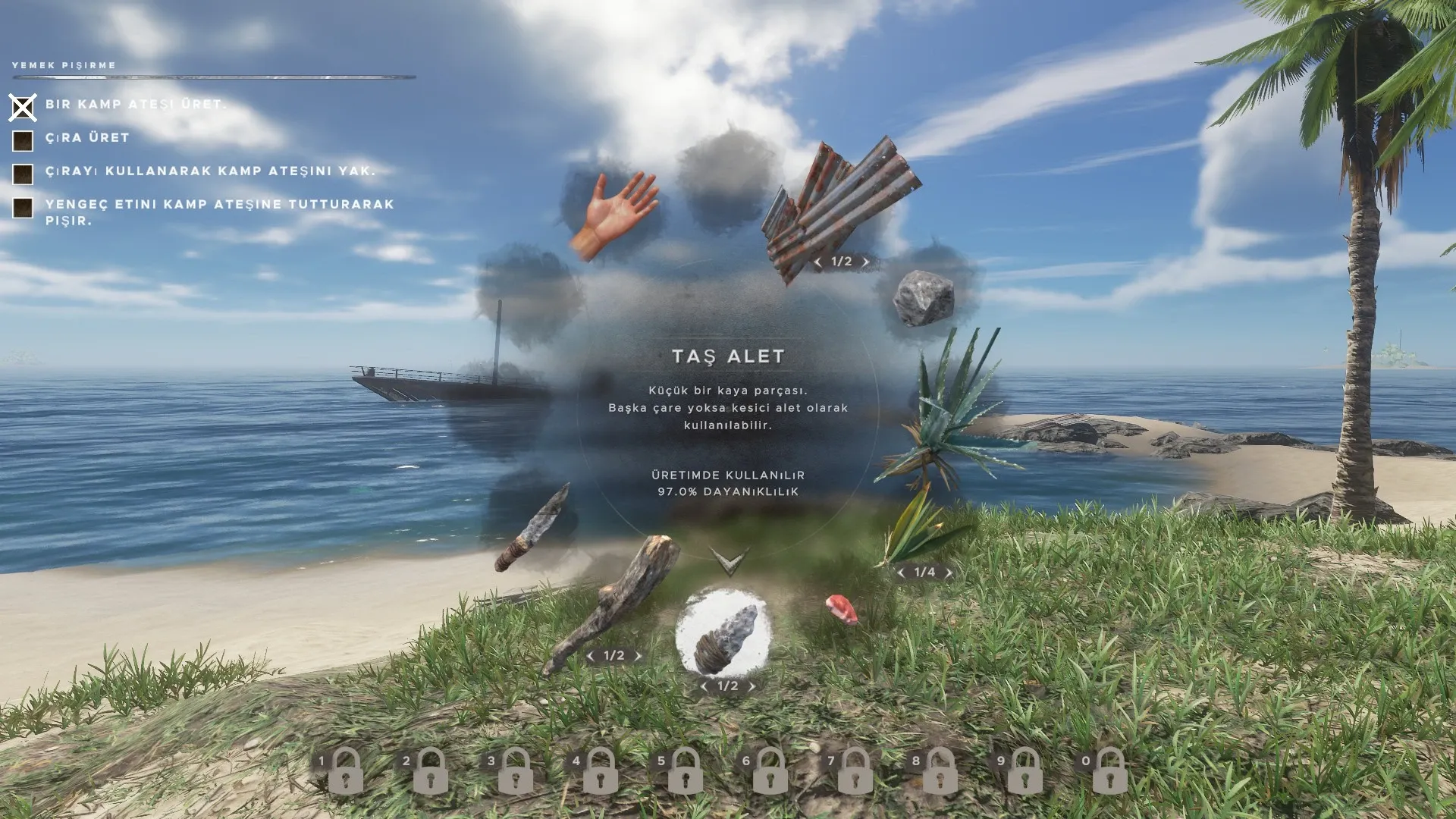Image resolution: width=1456 pixels, height=819 pixels.
Task: Select the open hand slot
Action: [x=612, y=213]
